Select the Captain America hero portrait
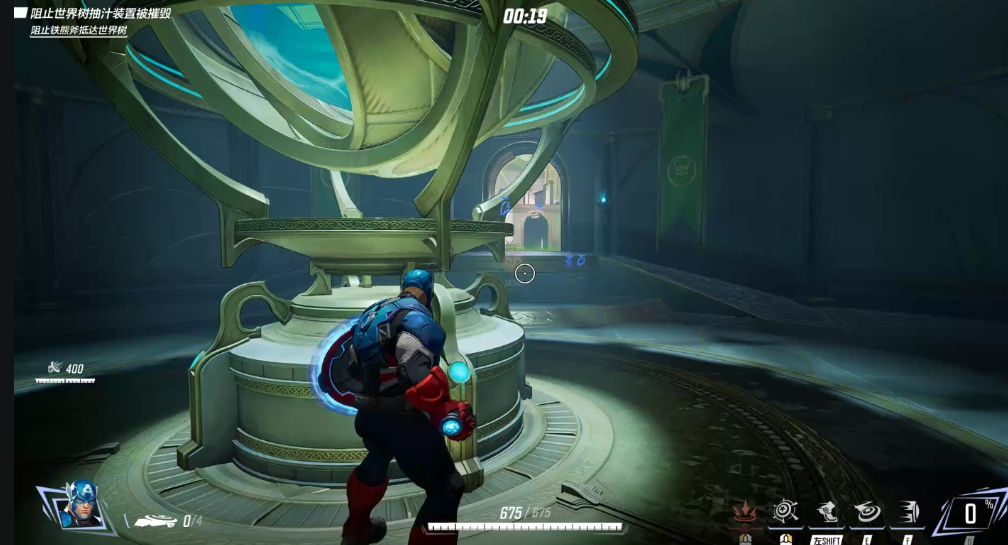The image size is (1008, 545). click(80, 505)
